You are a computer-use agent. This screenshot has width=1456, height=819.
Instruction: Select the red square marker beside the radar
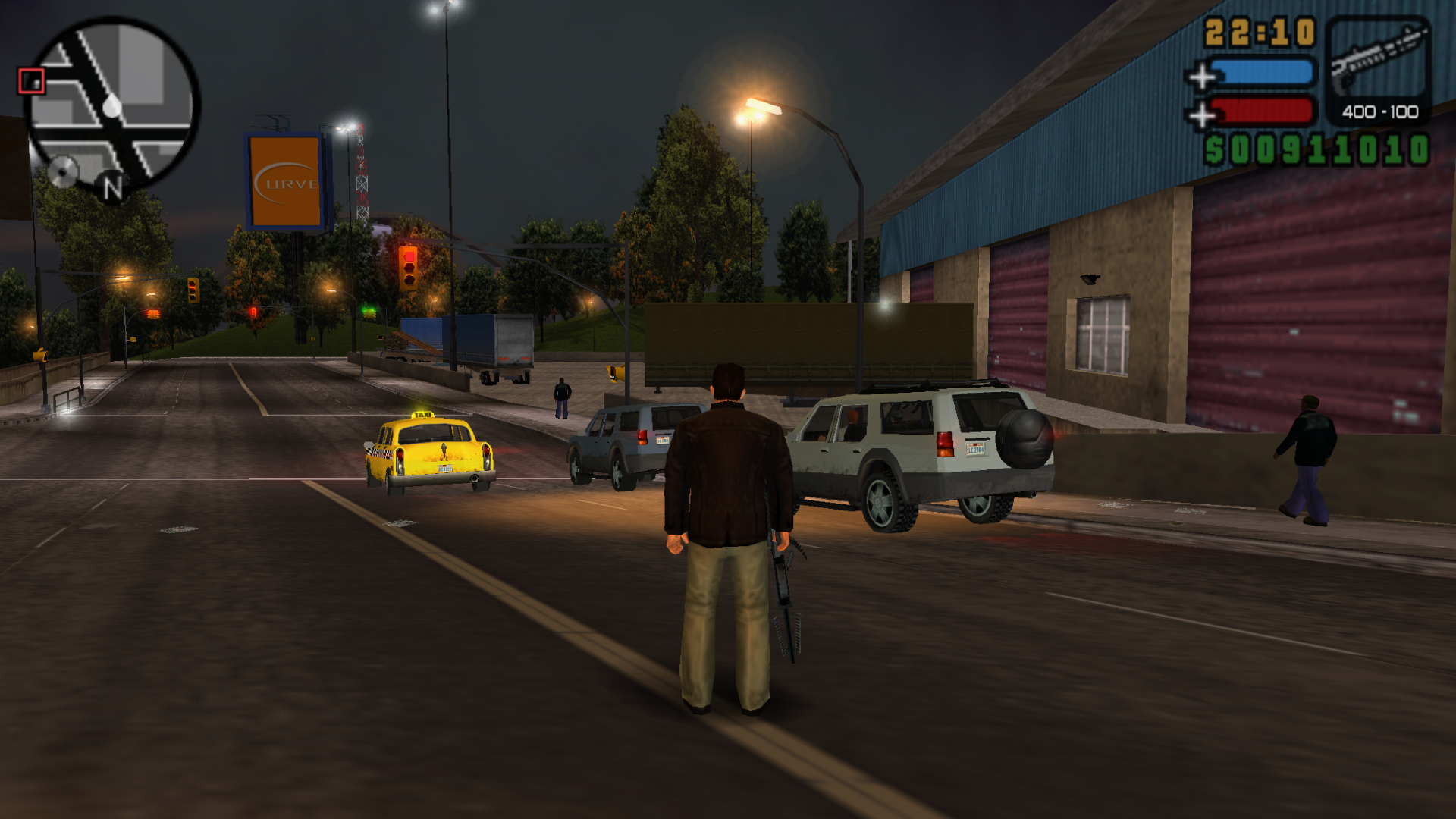(x=32, y=80)
